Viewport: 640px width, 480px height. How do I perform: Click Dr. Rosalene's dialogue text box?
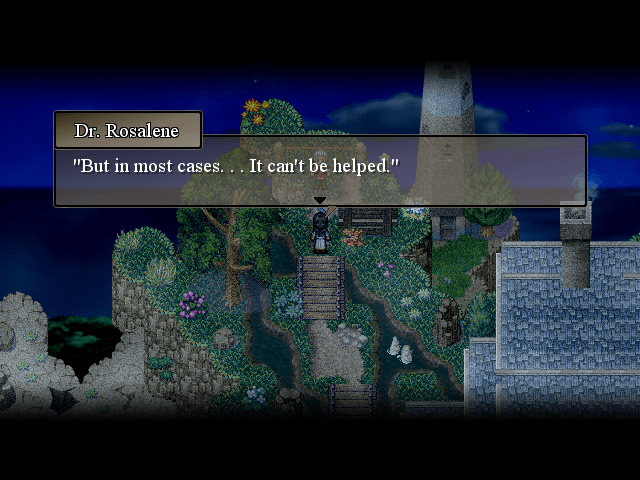[320, 170]
